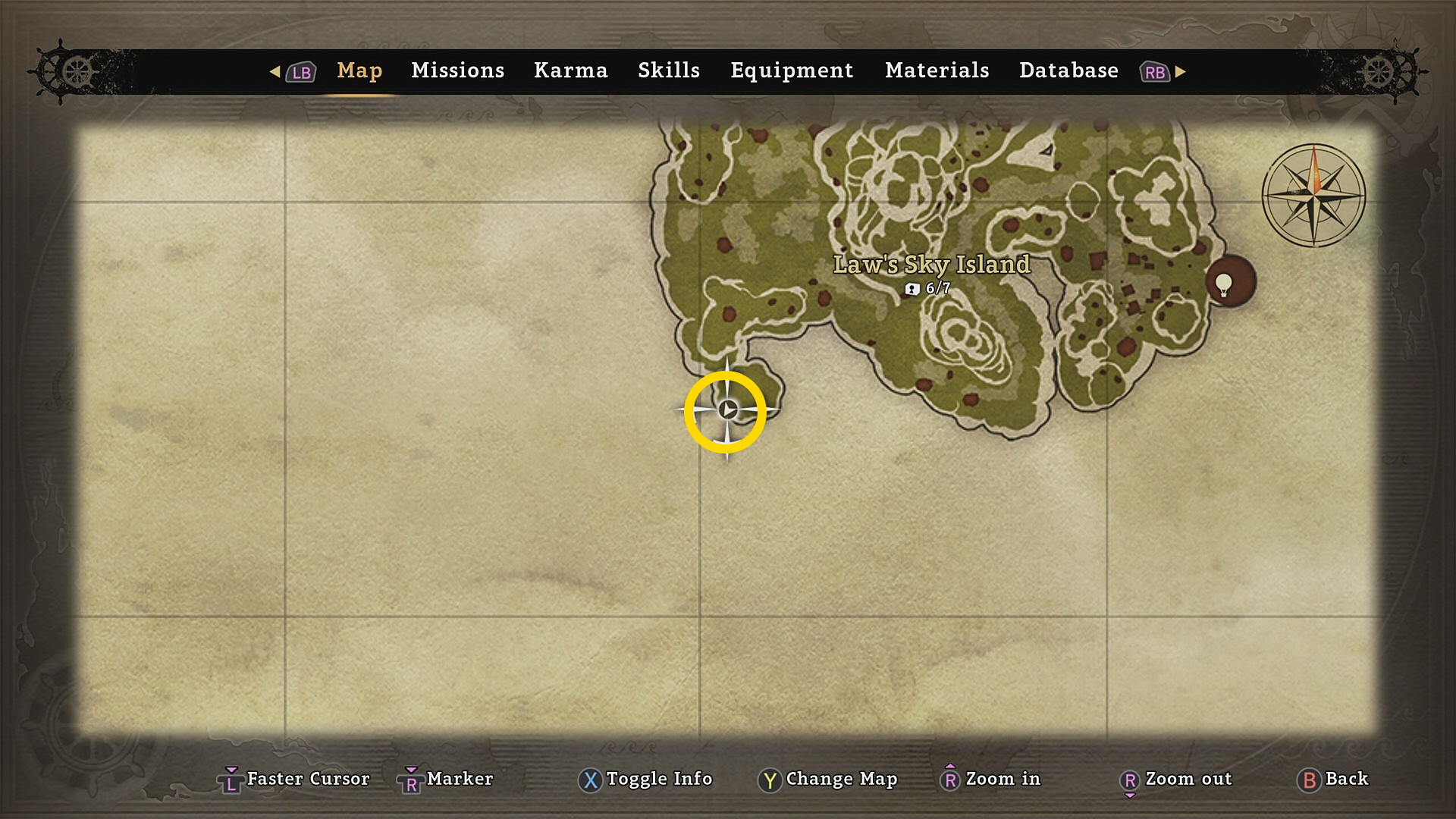Click the Law's Sky Island label
Viewport: 1456px width, 819px height.
(x=931, y=265)
